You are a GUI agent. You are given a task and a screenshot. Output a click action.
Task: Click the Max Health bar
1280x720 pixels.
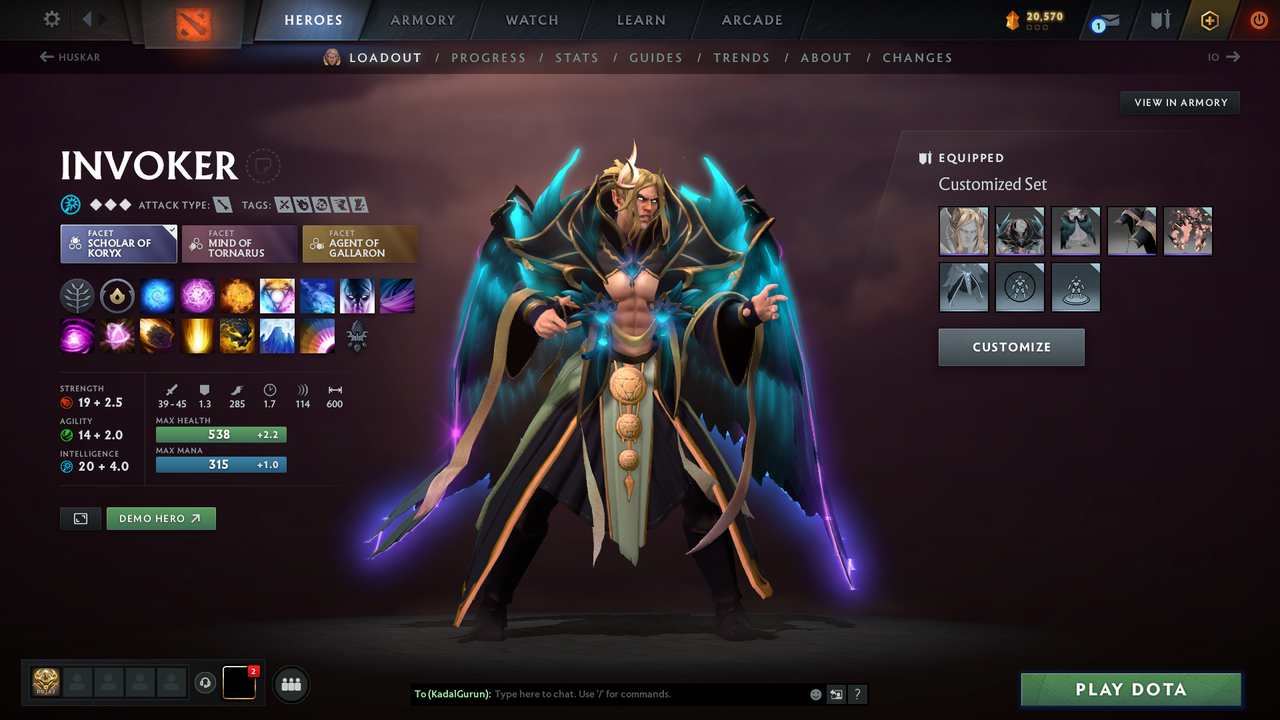221,434
